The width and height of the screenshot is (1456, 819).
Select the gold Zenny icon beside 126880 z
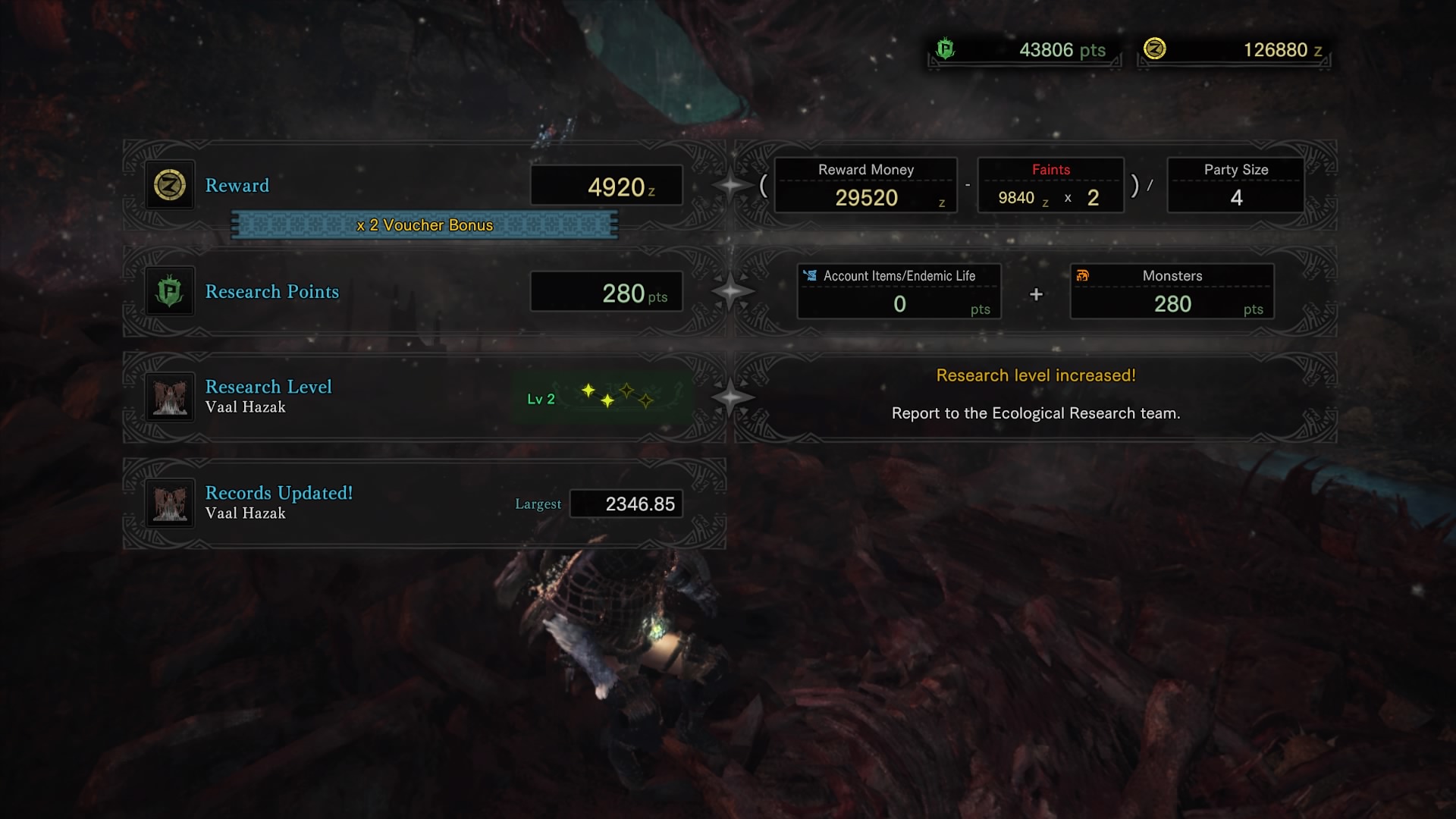pyautogui.click(x=1153, y=50)
